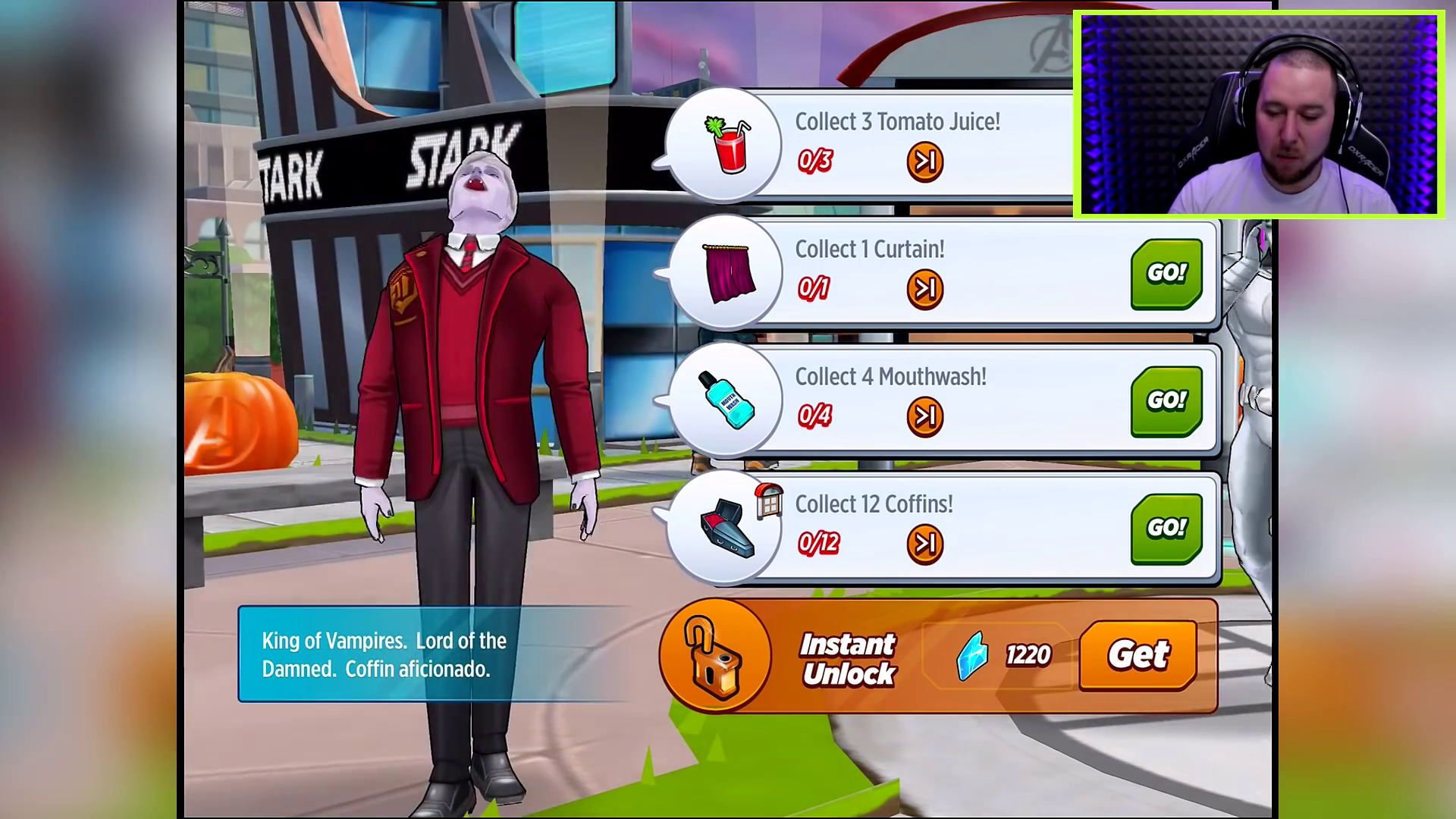Image resolution: width=1456 pixels, height=819 pixels.
Task: Tap GO! for the Curtain task
Action: [1166, 273]
